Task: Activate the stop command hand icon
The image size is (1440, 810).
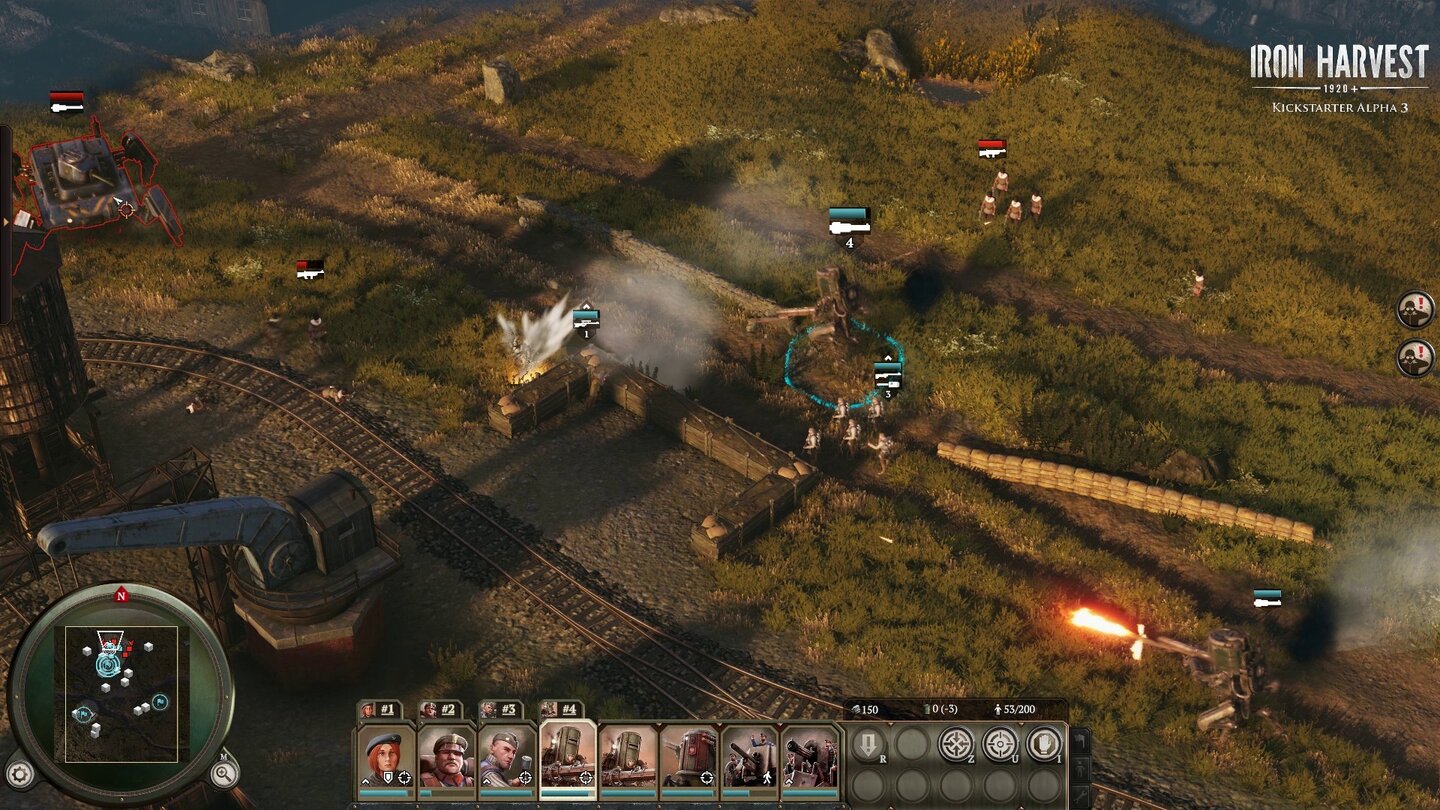Action: (x=1043, y=745)
